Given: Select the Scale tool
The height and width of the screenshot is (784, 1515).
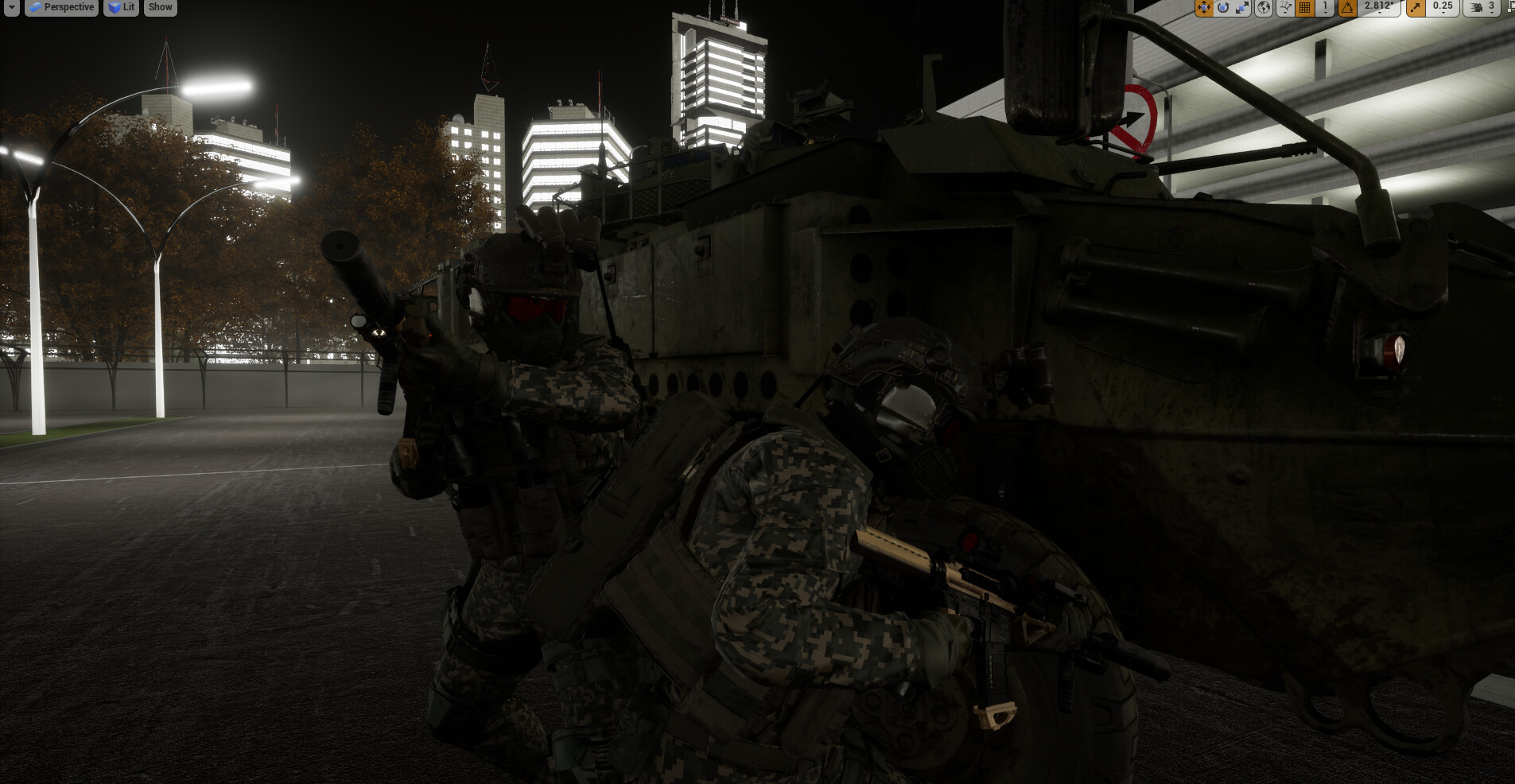Looking at the screenshot, I should click(x=1242, y=7).
